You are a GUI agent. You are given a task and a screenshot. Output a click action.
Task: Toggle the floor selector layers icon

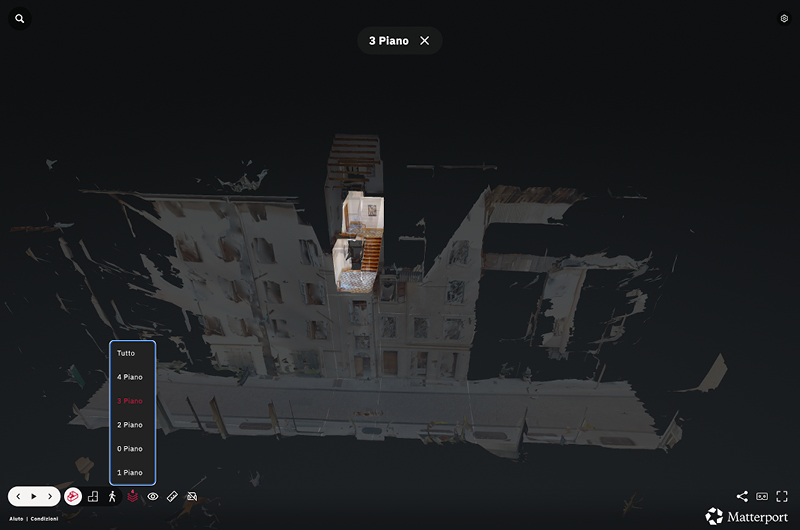pos(132,496)
